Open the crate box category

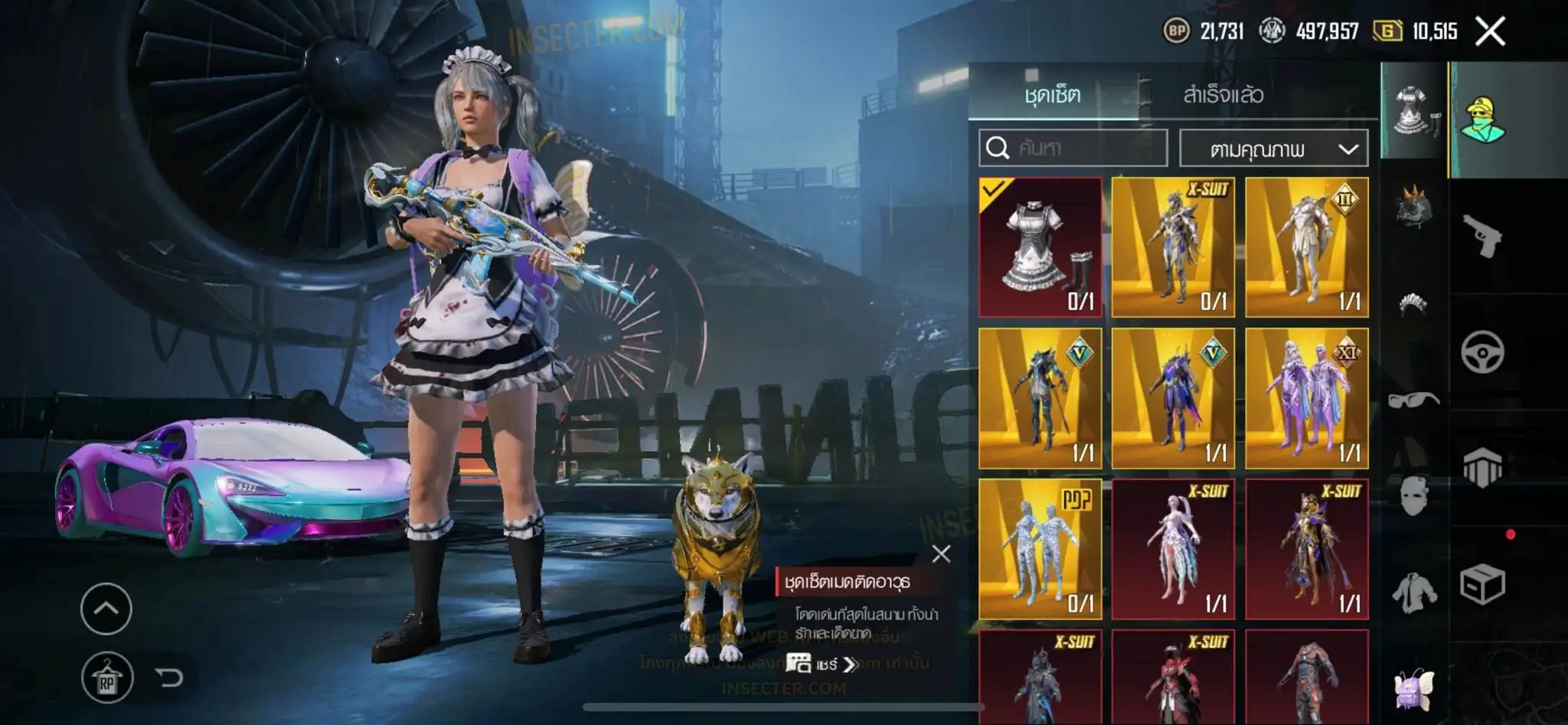point(1482,586)
